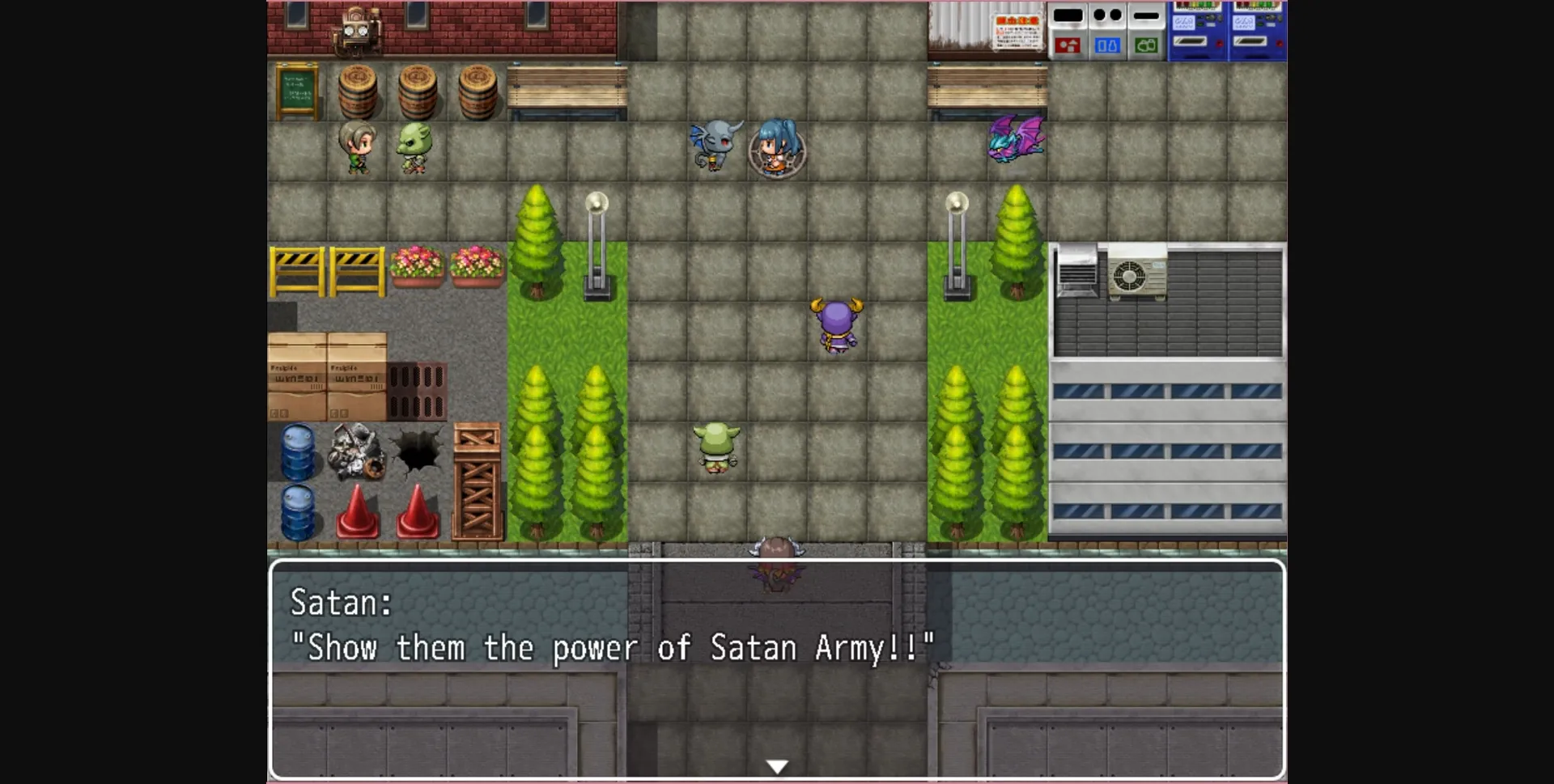Select the purple dragon near the vending machines
Viewport: 1554px width, 784px height.
coord(1013,140)
